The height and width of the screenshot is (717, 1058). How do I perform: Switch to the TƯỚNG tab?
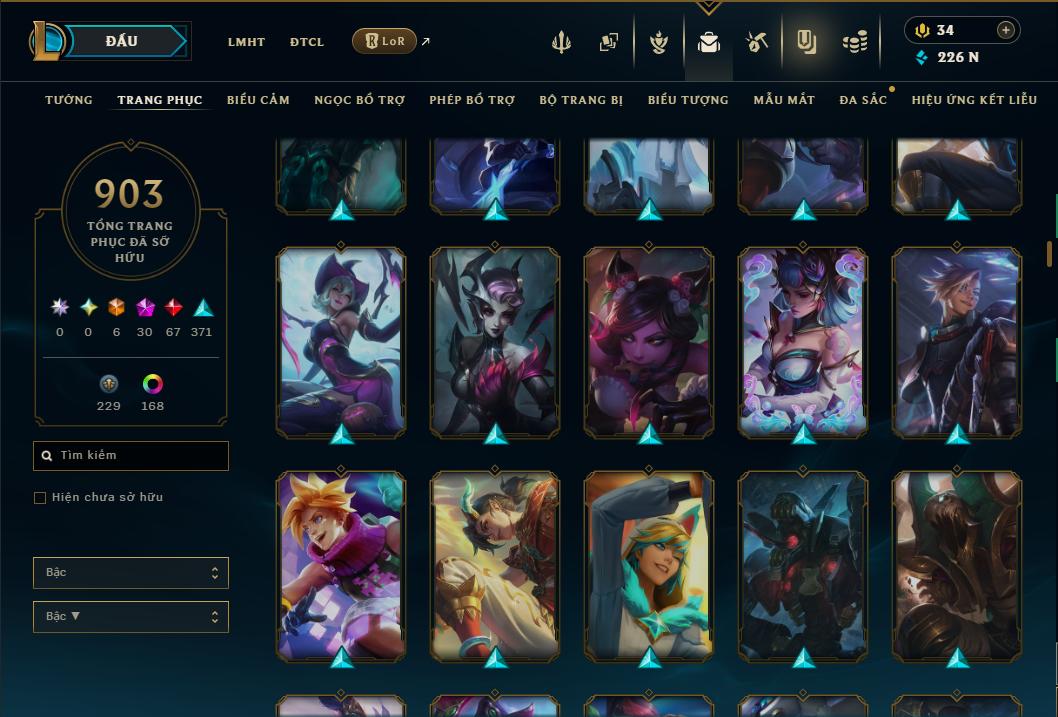(x=69, y=100)
